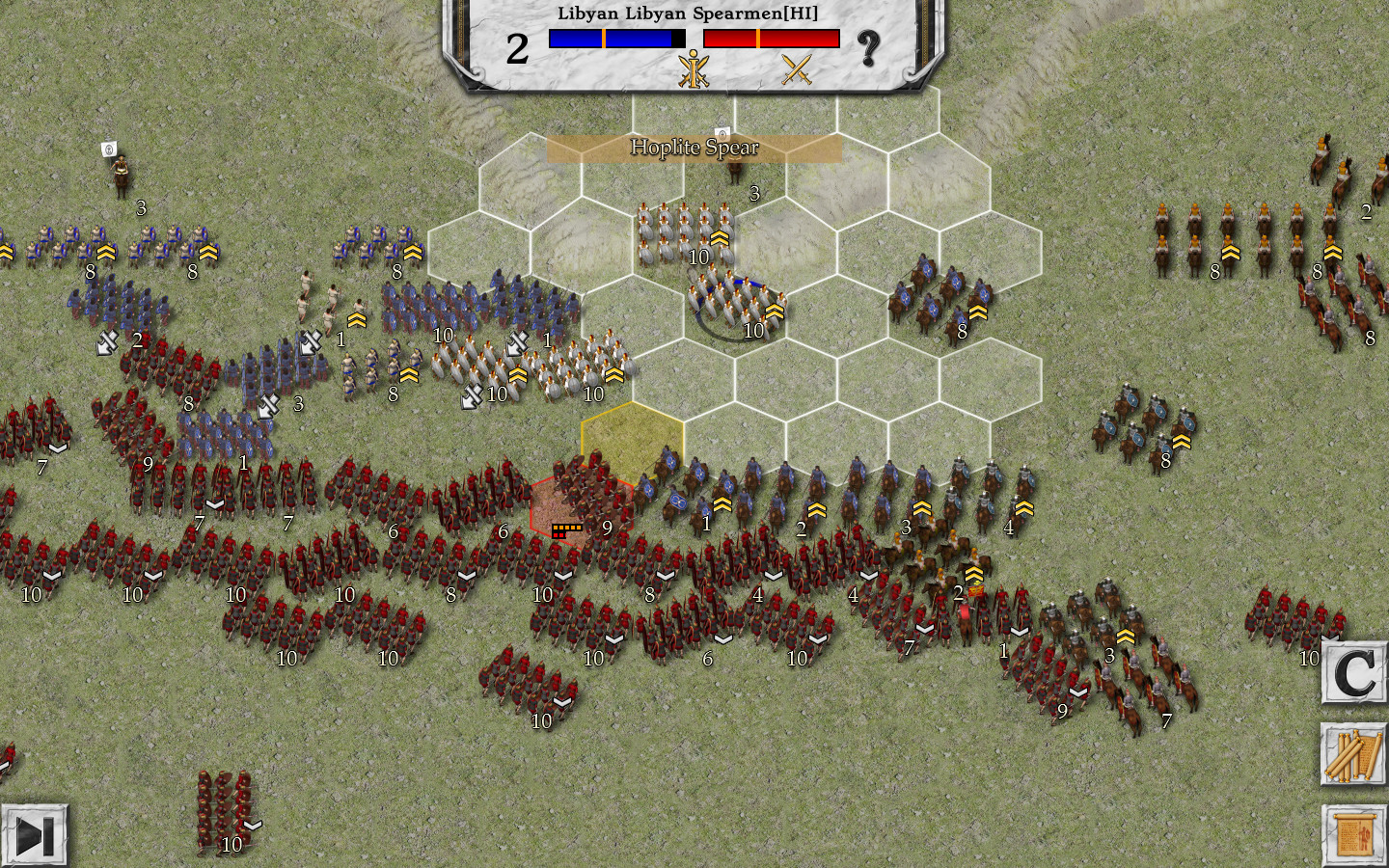Select the blue-shield cavalry unit marked 1
This screenshot has width=1389, height=868.
(691, 494)
